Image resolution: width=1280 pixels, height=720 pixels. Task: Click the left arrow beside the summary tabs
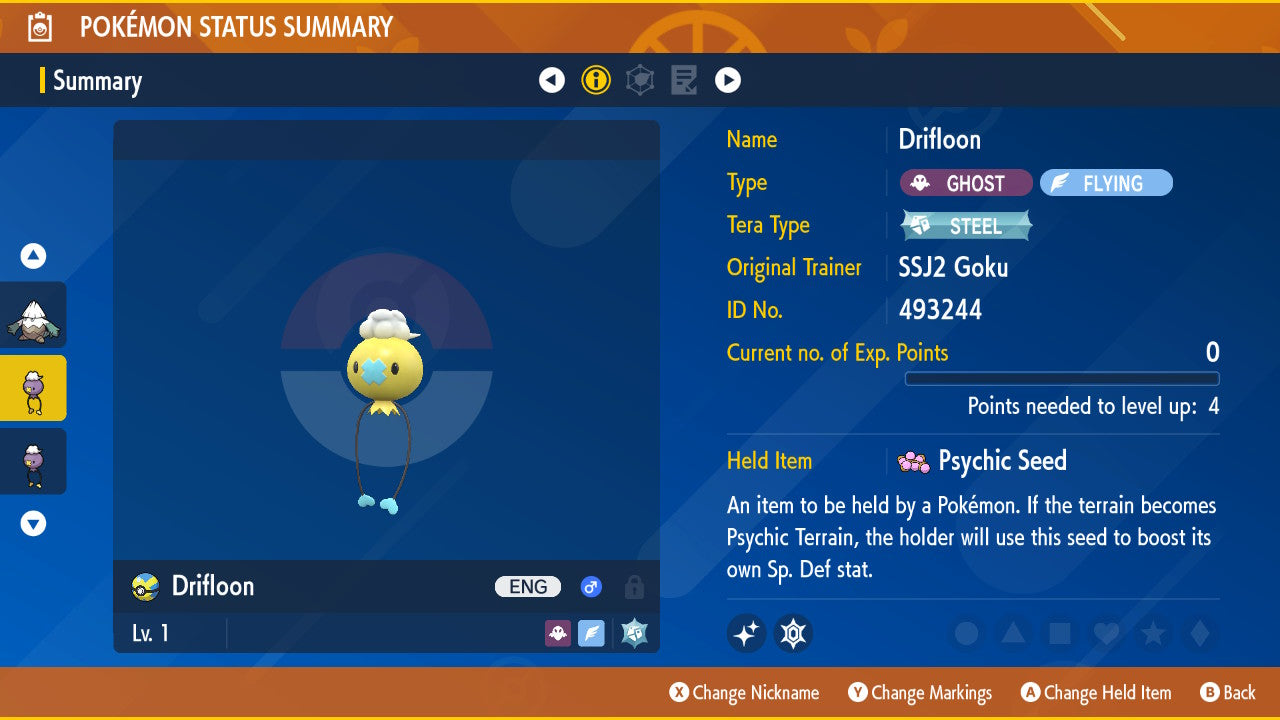pyautogui.click(x=552, y=80)
